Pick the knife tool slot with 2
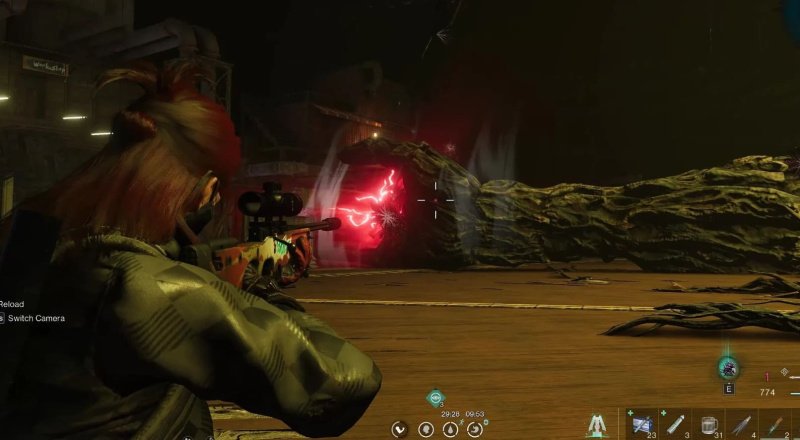 776,425
